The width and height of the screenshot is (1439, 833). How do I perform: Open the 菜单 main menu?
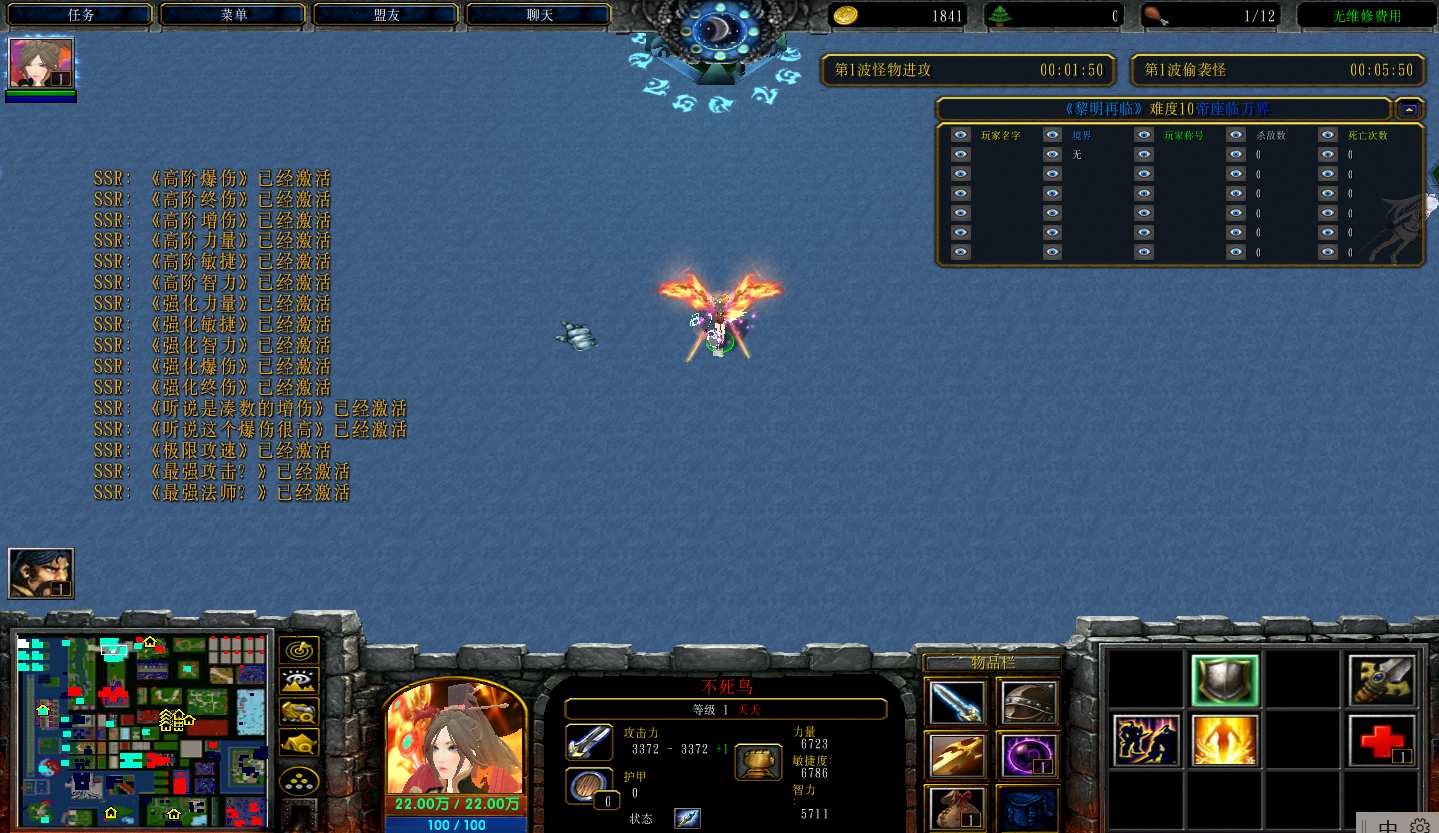click(234, 15)
